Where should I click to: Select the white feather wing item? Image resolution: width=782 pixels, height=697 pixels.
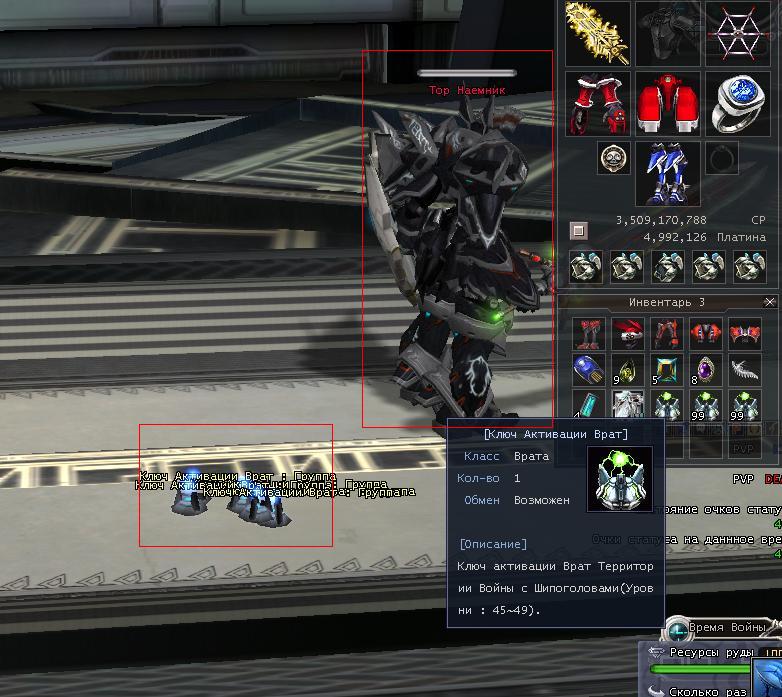tap(745, 369)
